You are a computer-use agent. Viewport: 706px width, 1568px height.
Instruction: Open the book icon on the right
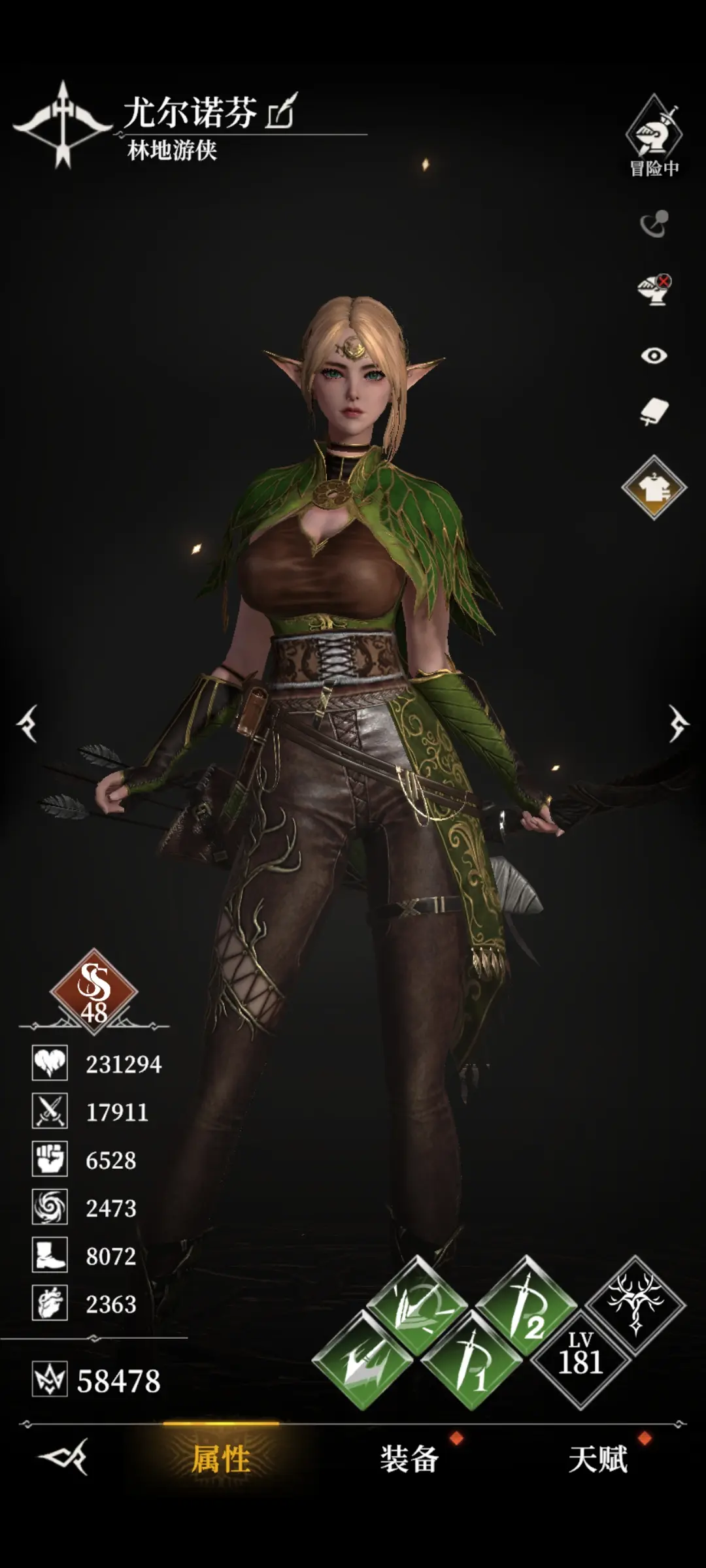(x=654, y=412)
